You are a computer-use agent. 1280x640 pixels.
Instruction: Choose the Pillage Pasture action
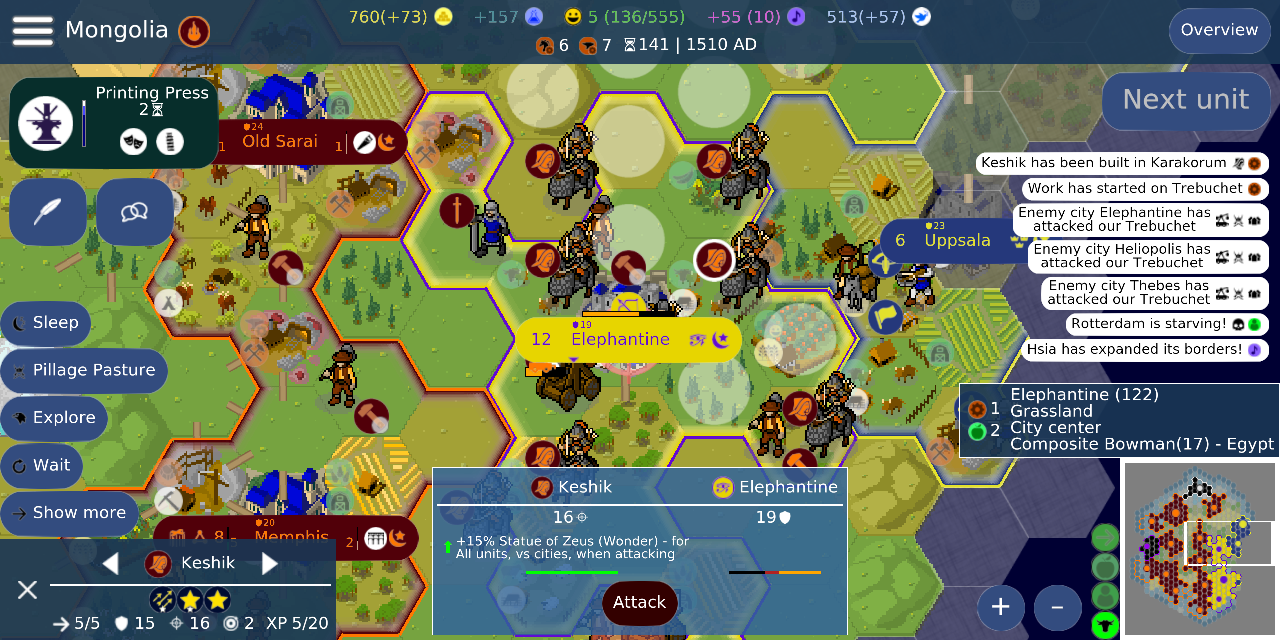(84, 370)
